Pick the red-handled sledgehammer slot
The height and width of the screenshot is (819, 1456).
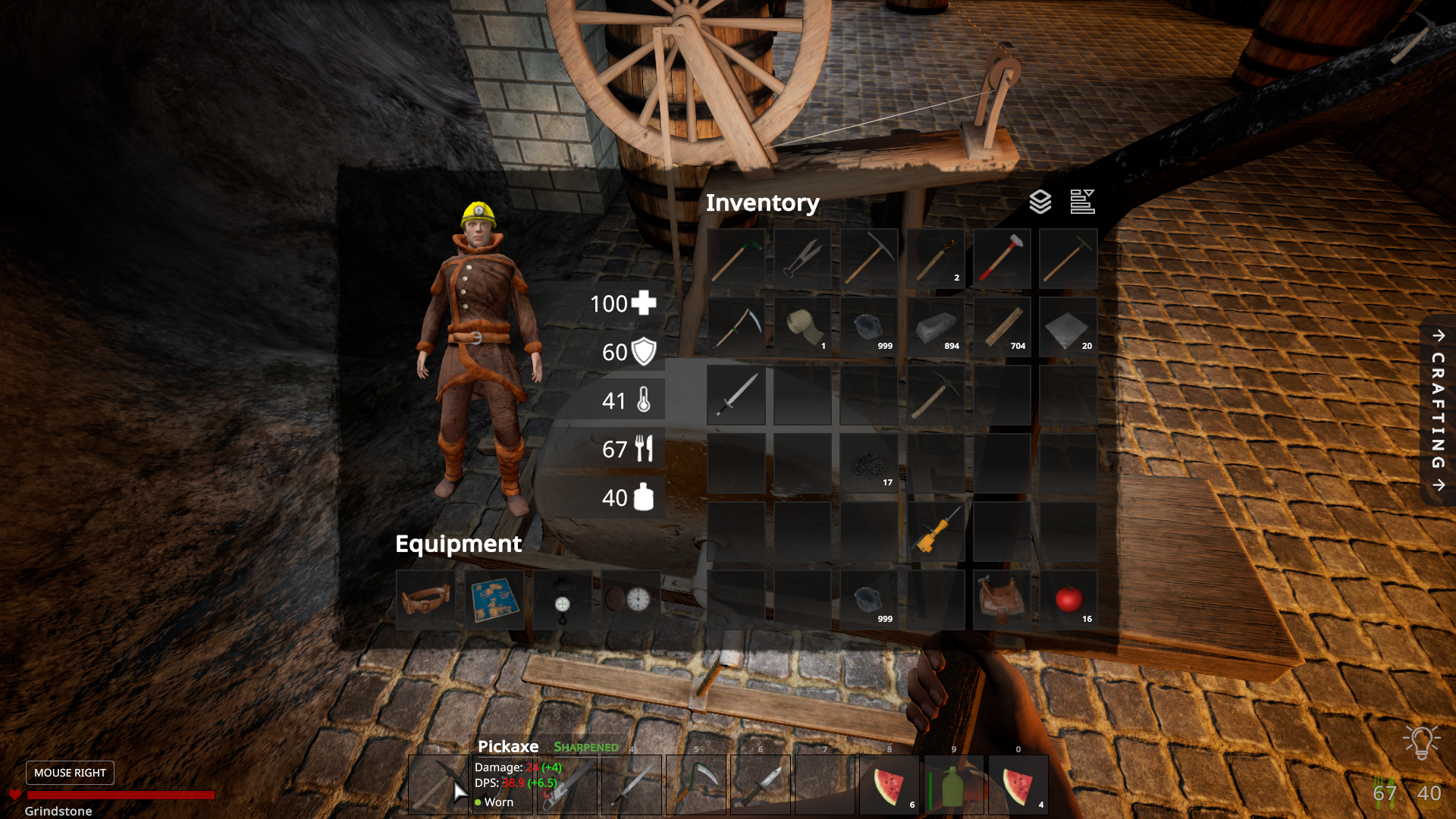tap(1002, 259)
